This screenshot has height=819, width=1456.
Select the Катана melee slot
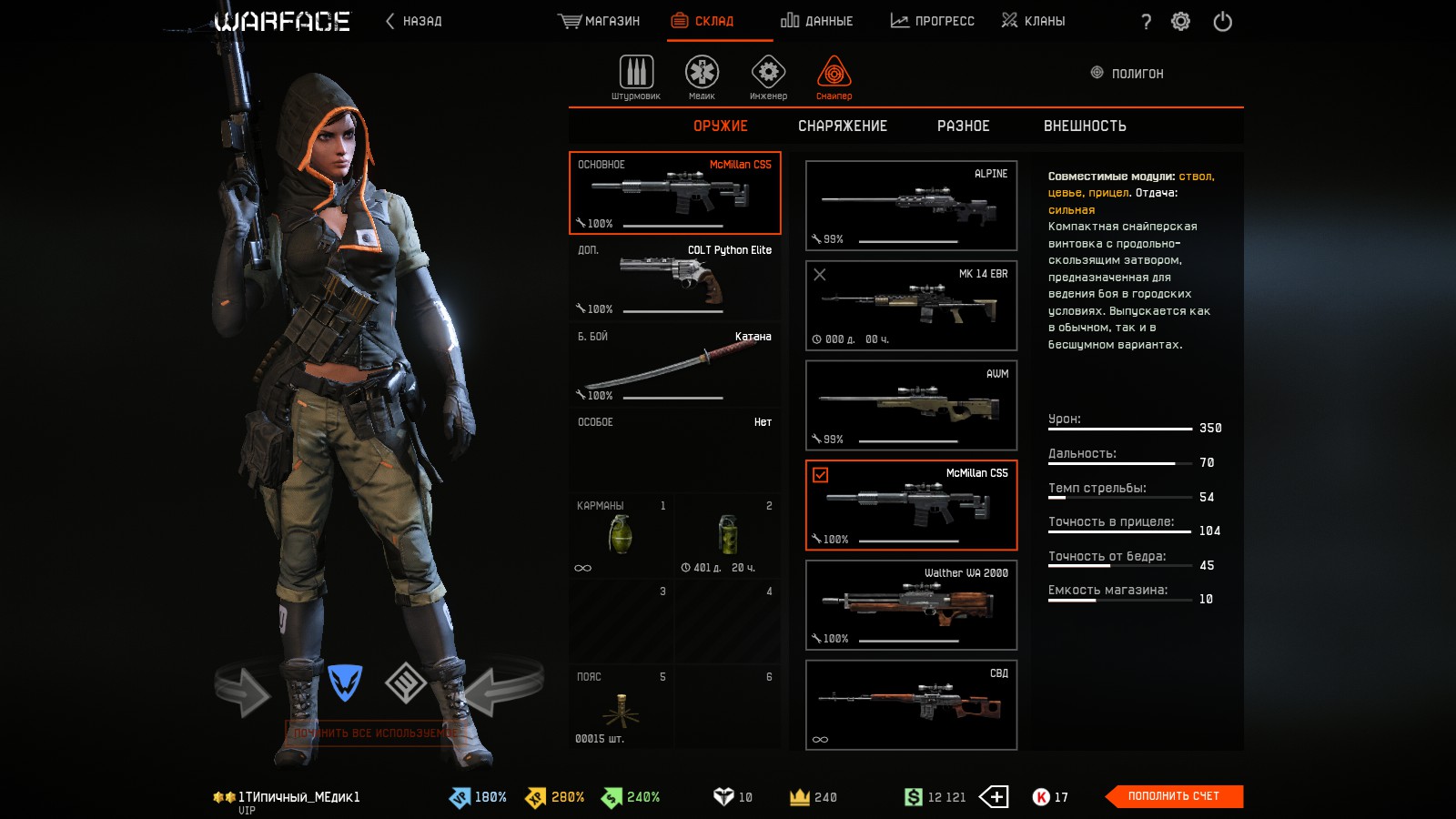[x=674, y=366]
